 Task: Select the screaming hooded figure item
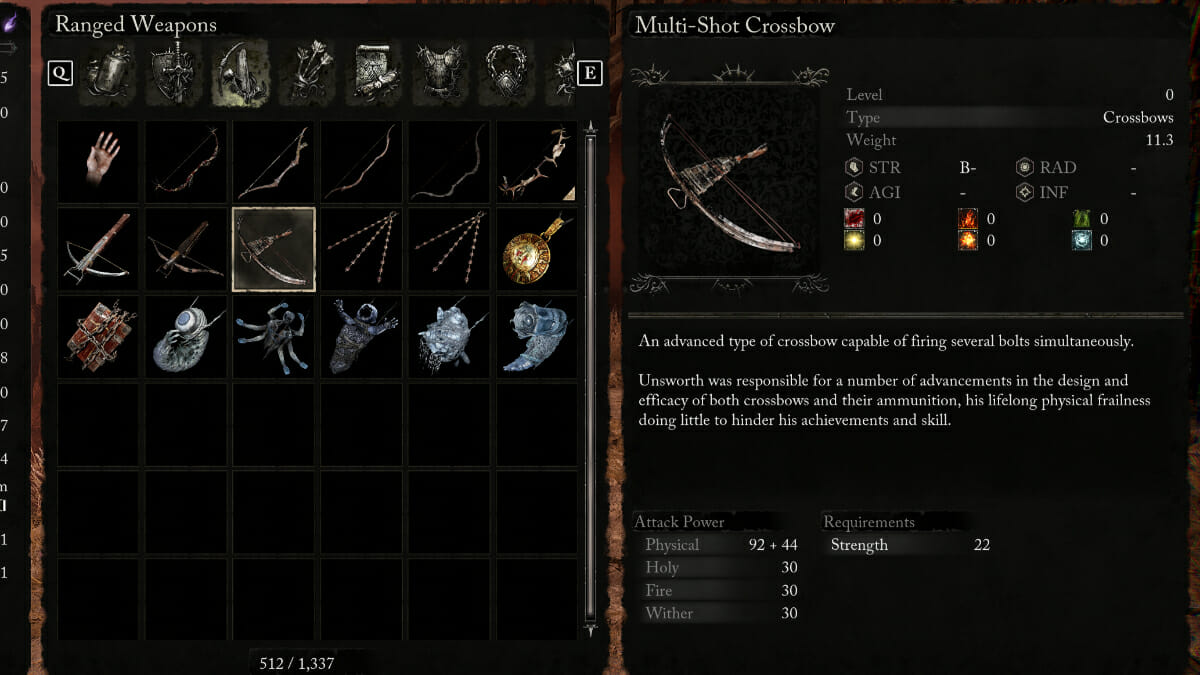coord(362,338)
